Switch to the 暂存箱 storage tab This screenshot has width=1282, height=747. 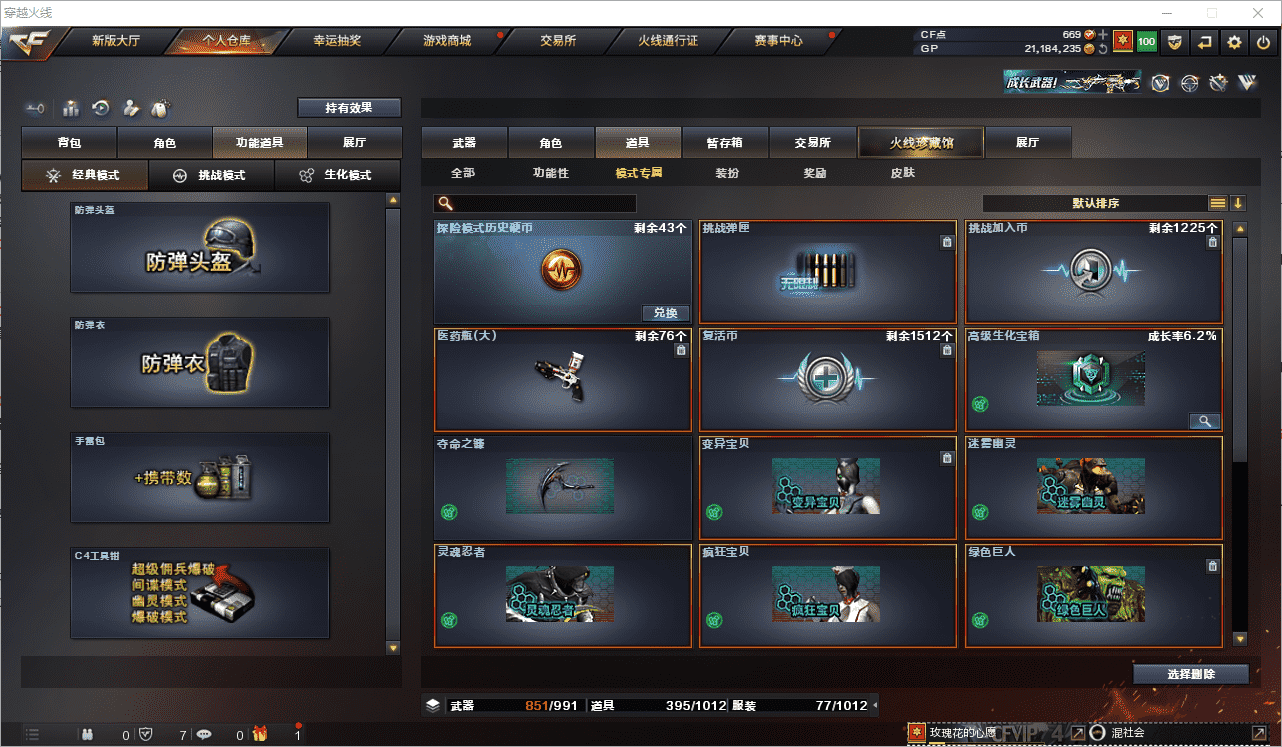coord(724,143)
